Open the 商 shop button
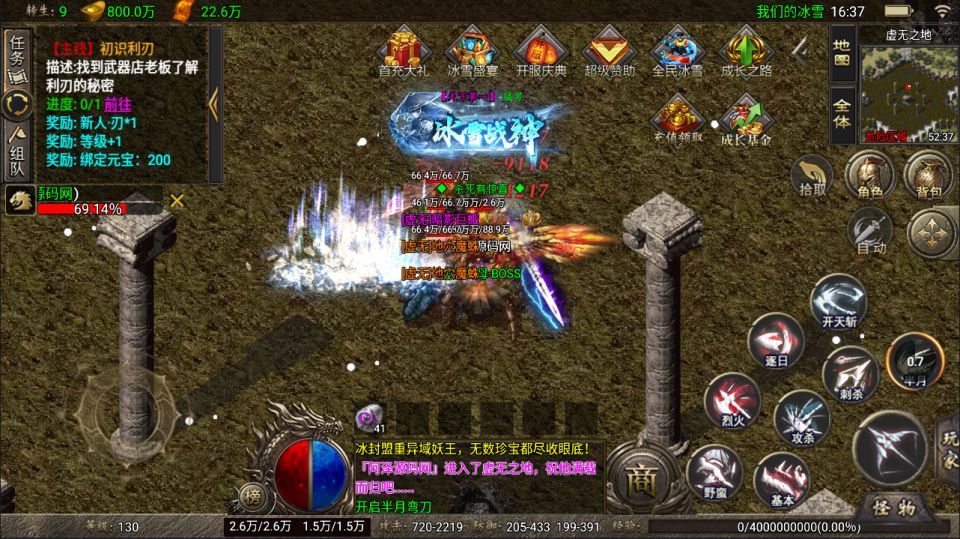Image resolution: width=960 pixels, height=539 pixels. pos(639,478)
